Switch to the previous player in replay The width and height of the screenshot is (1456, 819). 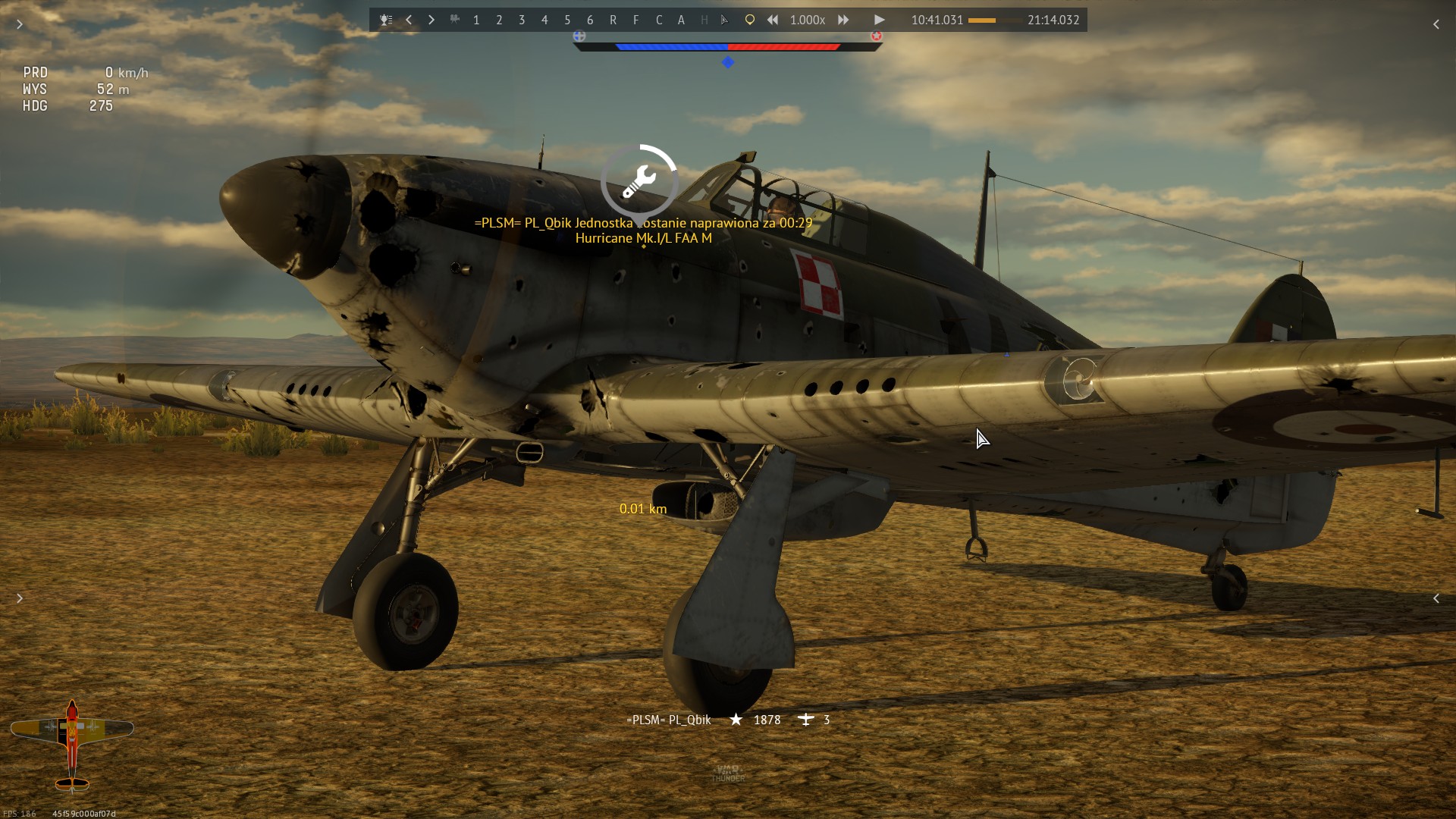pyautogui.click(x=409, y=20)
